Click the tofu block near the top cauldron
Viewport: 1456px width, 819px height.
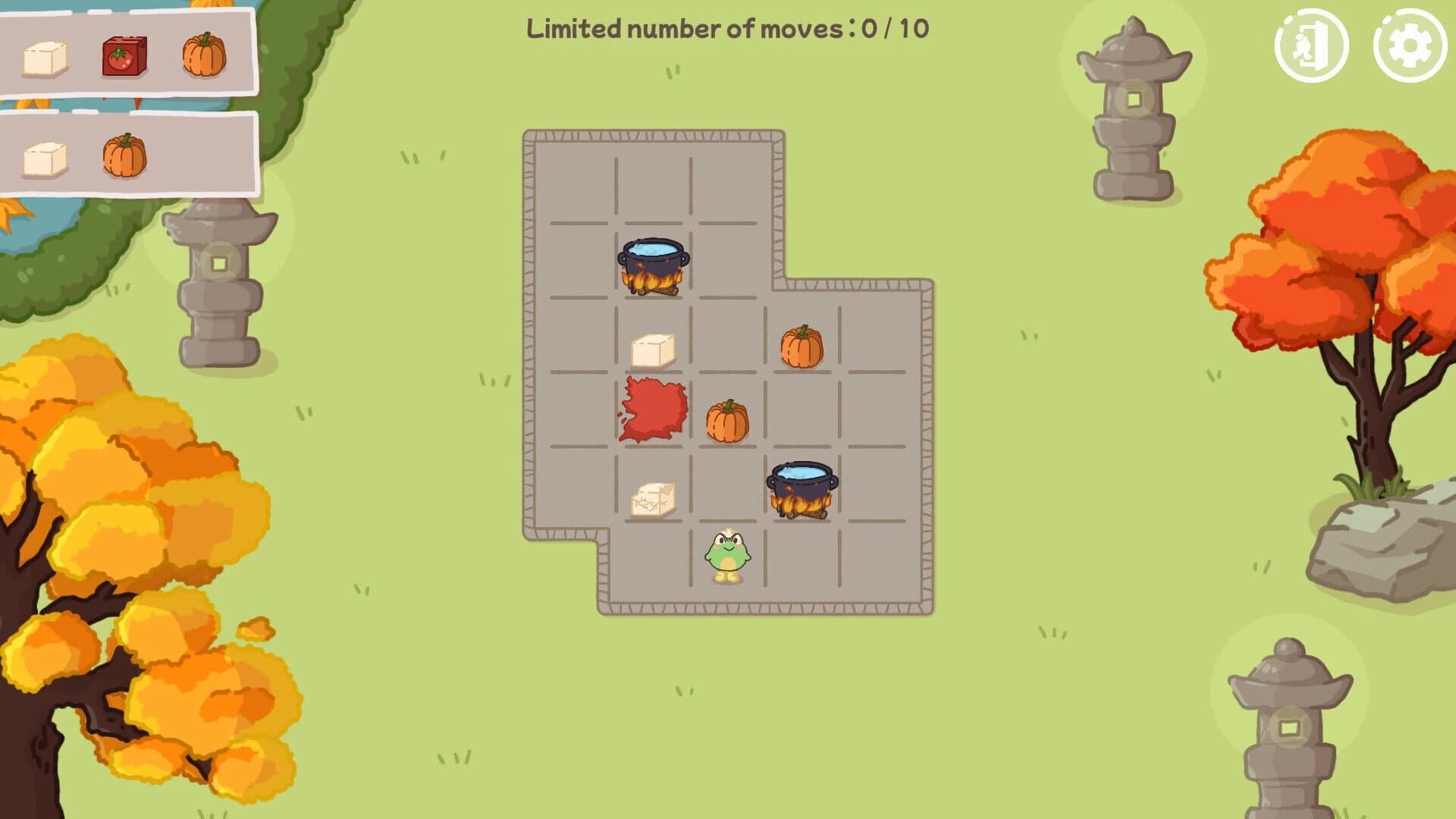coord(652,350)
